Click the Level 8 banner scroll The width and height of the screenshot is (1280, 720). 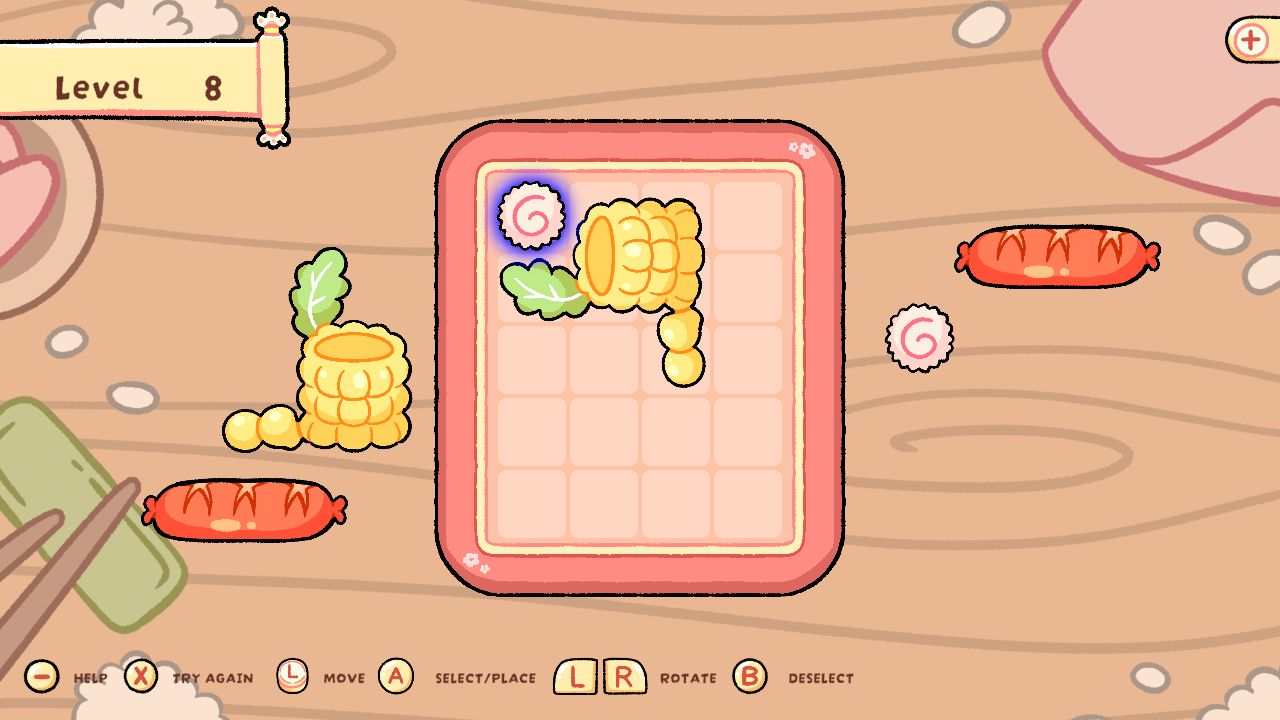pyautogui.click(x=130, y=85)
